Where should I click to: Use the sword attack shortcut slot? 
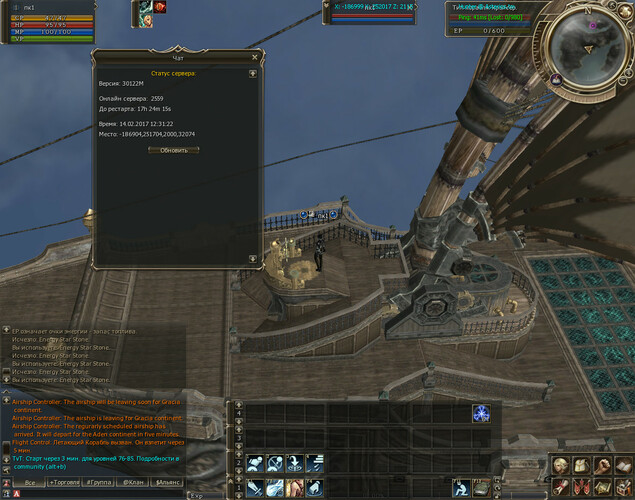[x=254, y=488]
